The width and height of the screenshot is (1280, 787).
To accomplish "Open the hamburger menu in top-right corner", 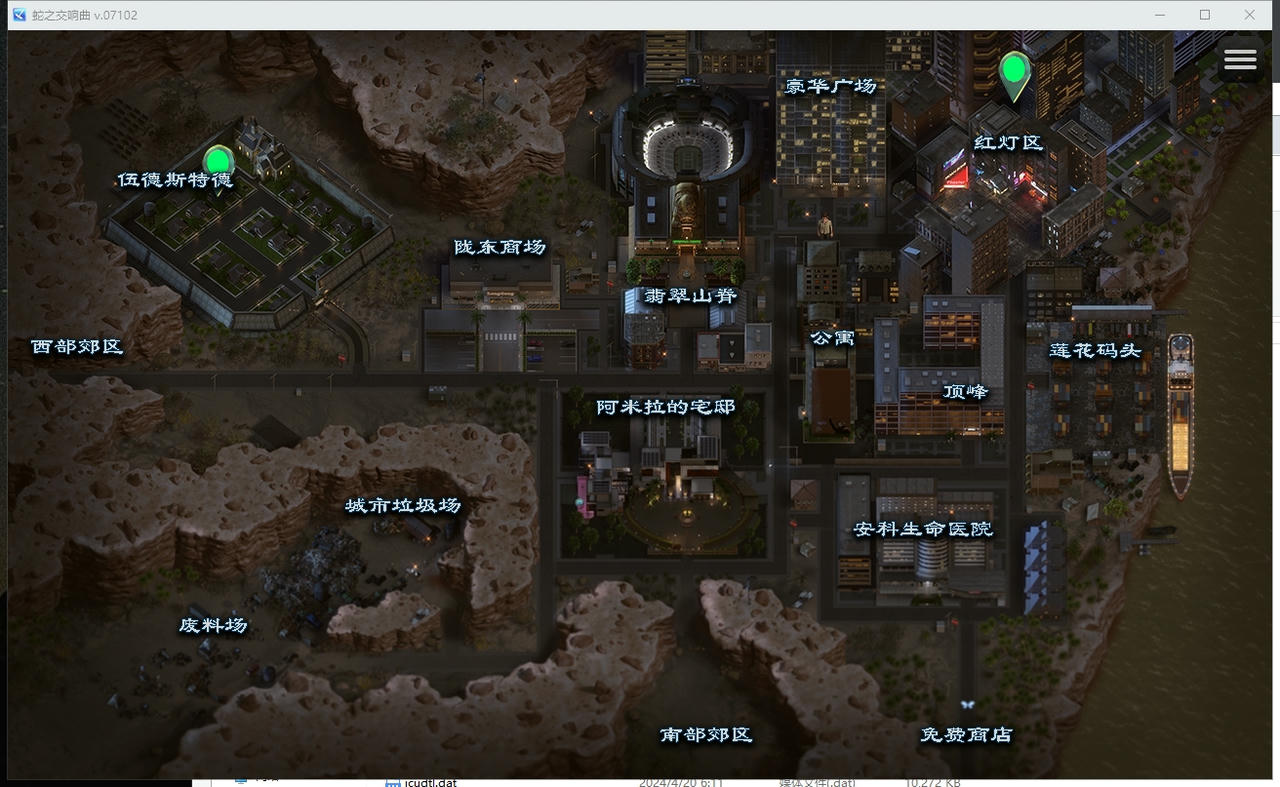I will (1240, 59).
